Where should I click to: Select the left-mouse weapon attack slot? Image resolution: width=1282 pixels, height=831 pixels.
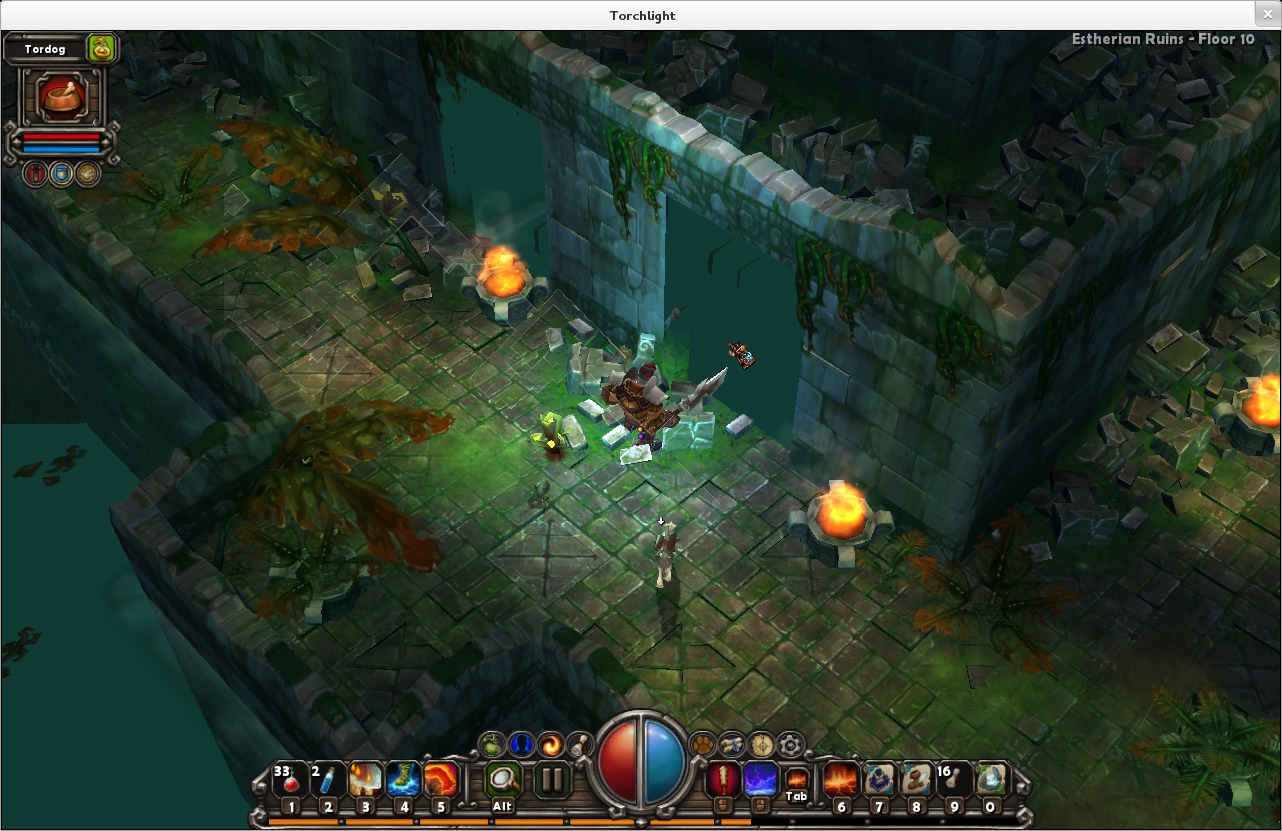point(723,779)
